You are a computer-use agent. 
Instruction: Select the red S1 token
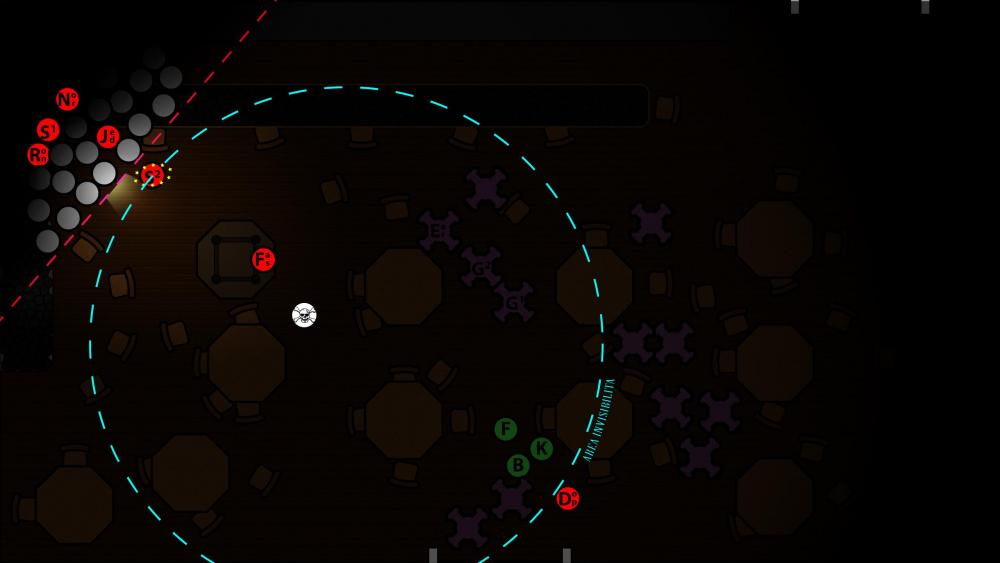[48, 130]
